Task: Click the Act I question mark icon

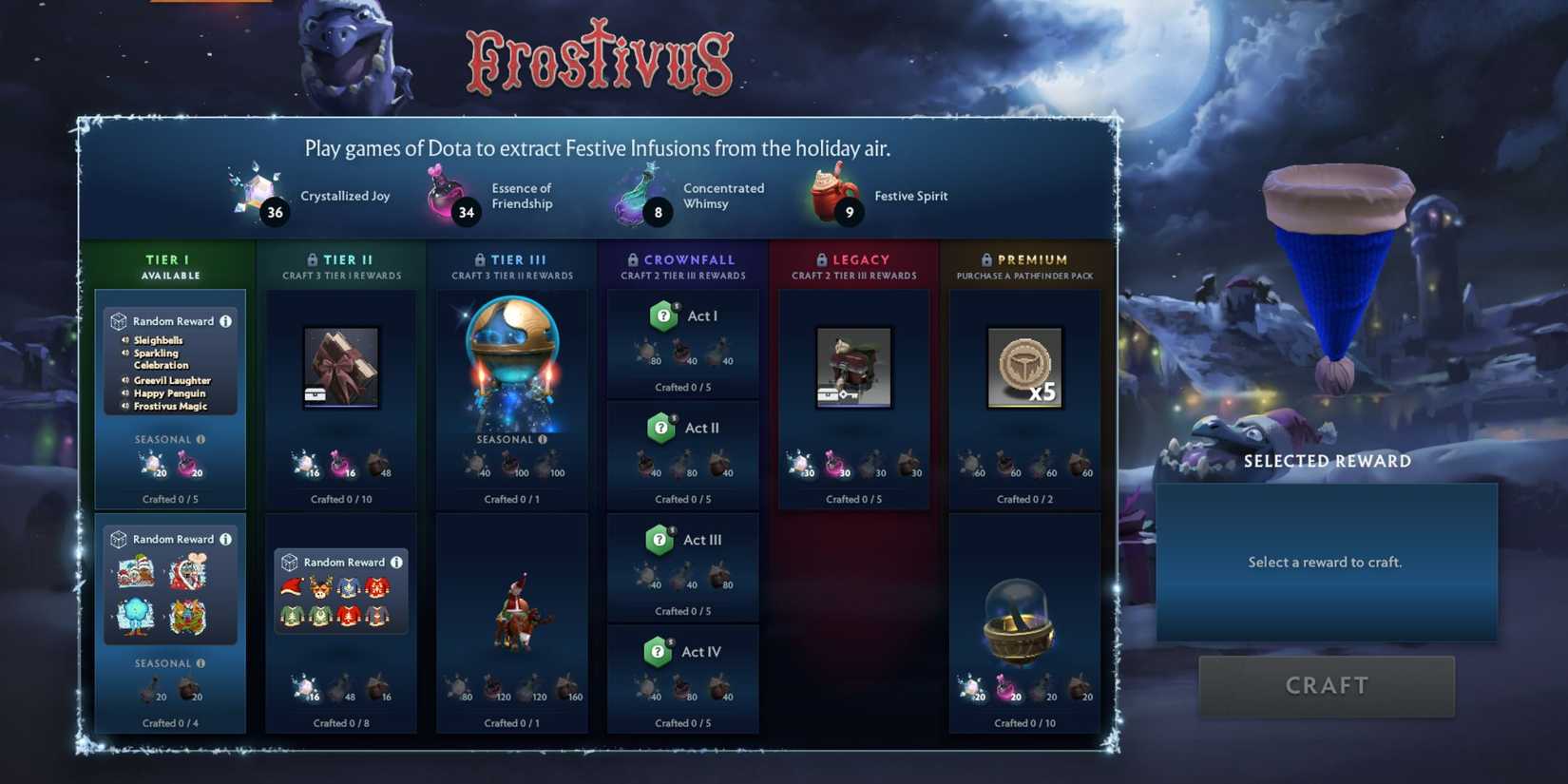Action: (662, 316)
